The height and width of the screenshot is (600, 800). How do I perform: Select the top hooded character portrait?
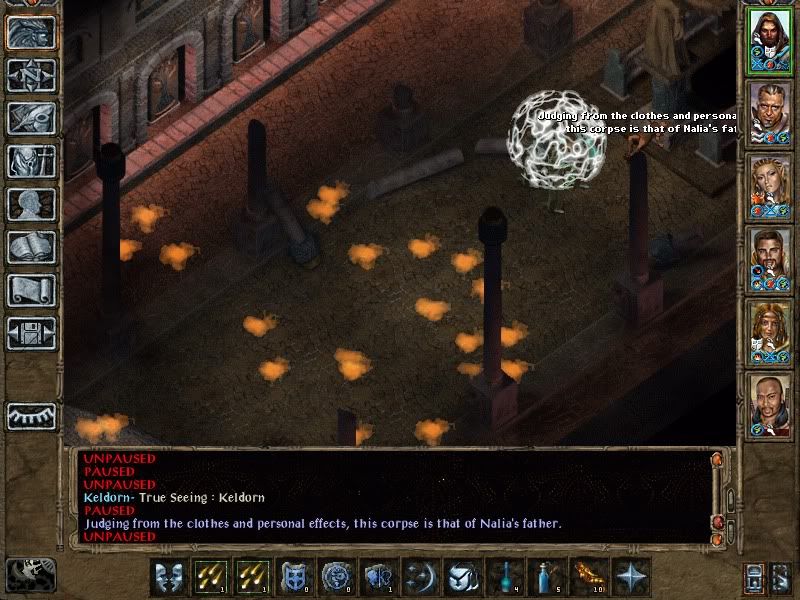coord(770,43)
